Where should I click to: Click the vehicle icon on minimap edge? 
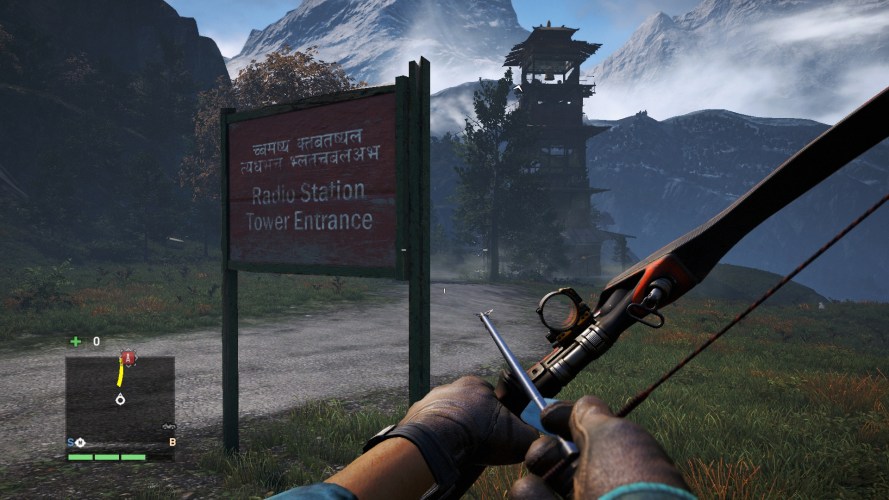(x=169, y=428)
